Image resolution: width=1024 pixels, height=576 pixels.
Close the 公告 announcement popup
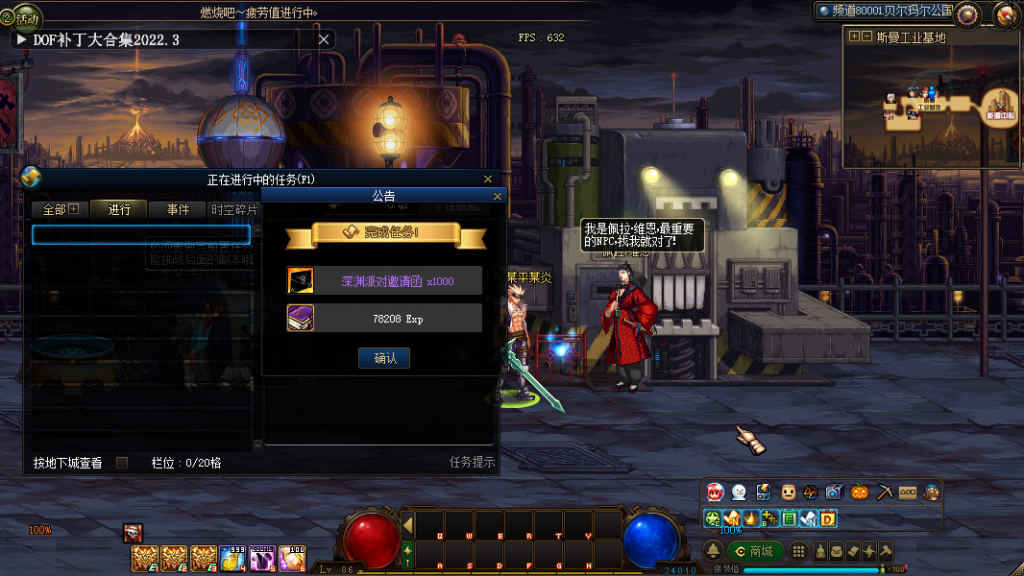pos(497,197)
